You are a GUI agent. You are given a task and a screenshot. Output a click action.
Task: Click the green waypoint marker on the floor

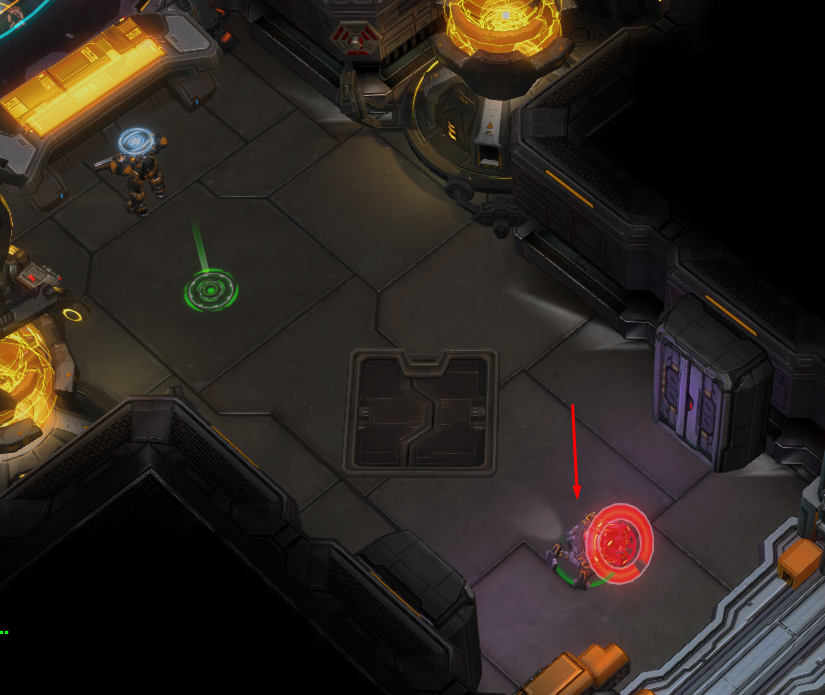click(210, 292)
